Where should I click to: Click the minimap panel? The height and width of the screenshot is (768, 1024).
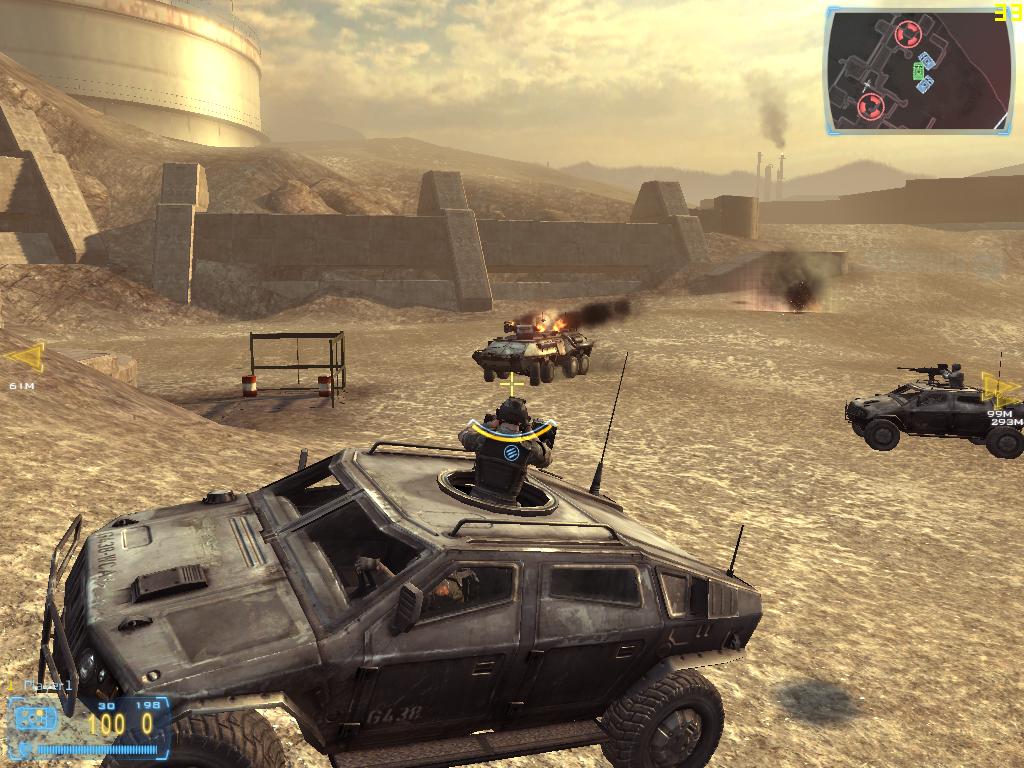(920, 70)
